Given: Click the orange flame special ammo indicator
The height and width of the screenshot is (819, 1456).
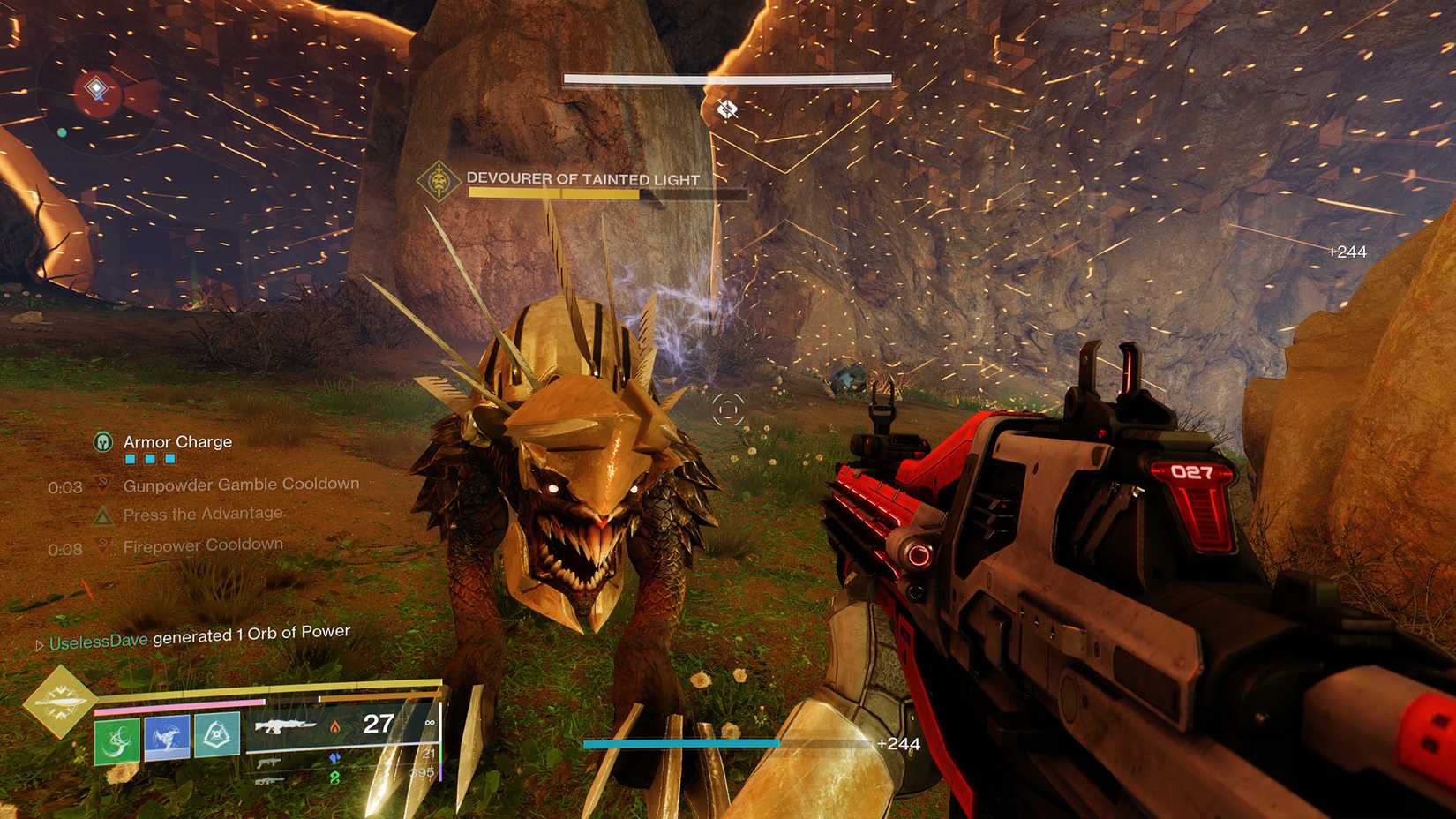Looking at the screenshot, I should click(335, 727).
